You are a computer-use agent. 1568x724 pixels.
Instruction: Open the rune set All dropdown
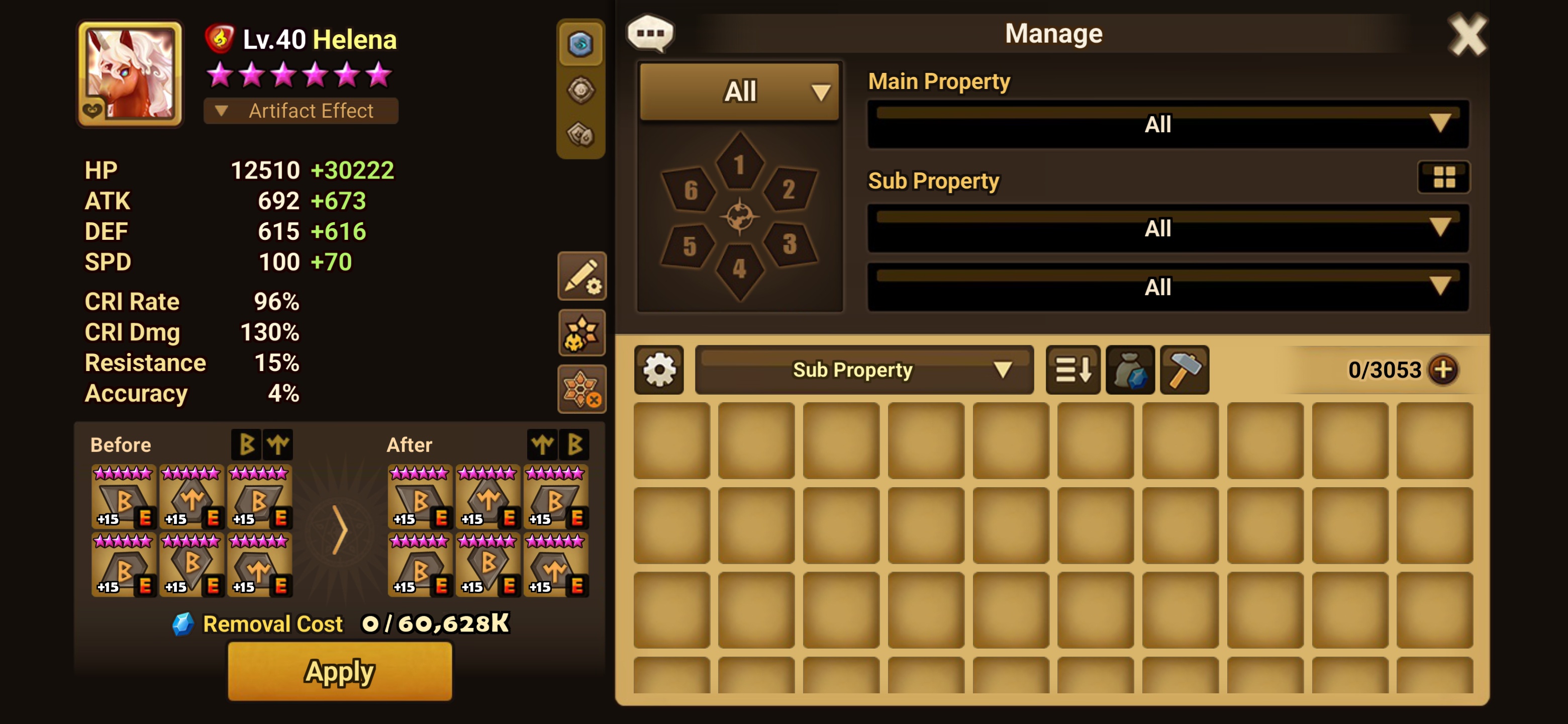pyautogui.click(x=740, y=92)
